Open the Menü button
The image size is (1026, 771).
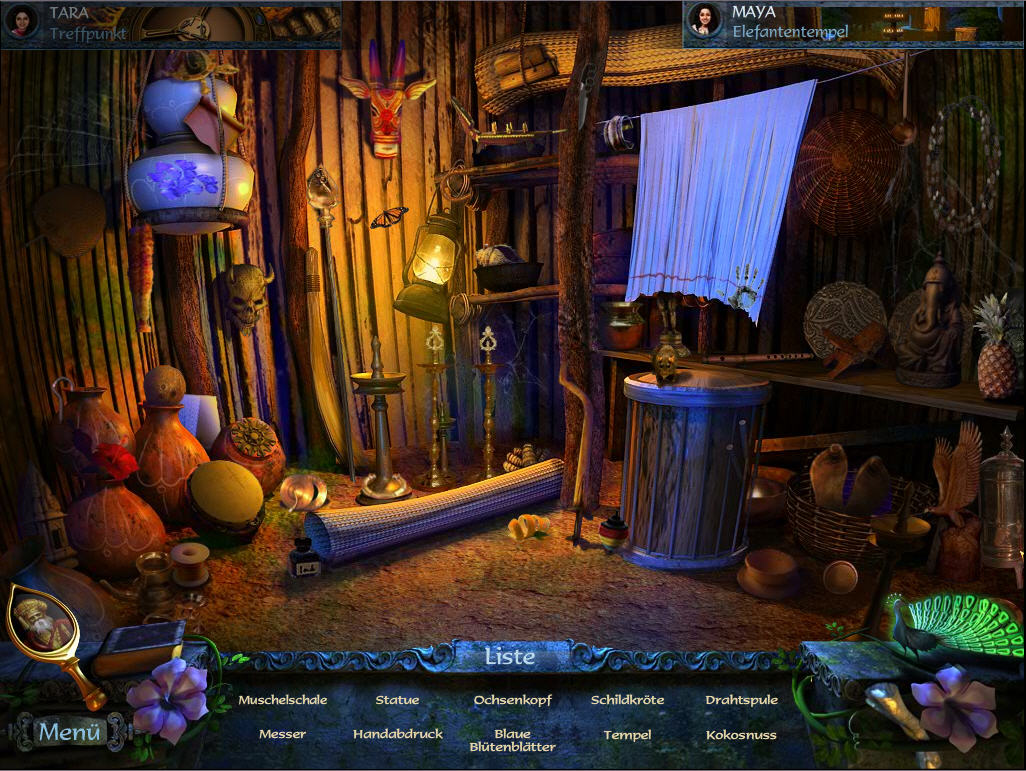click(70, 732)
